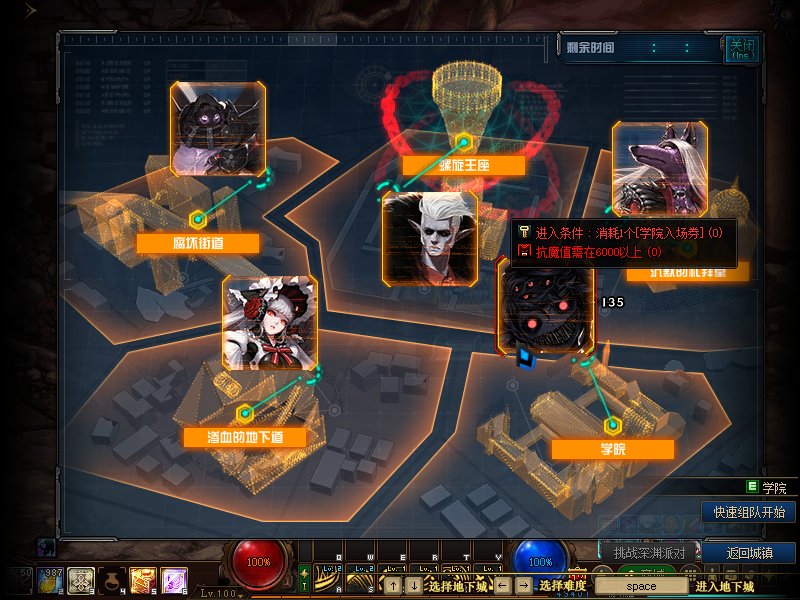Use the orange slash skill icon
Viewport: 800px width, 600px height.
142,580
